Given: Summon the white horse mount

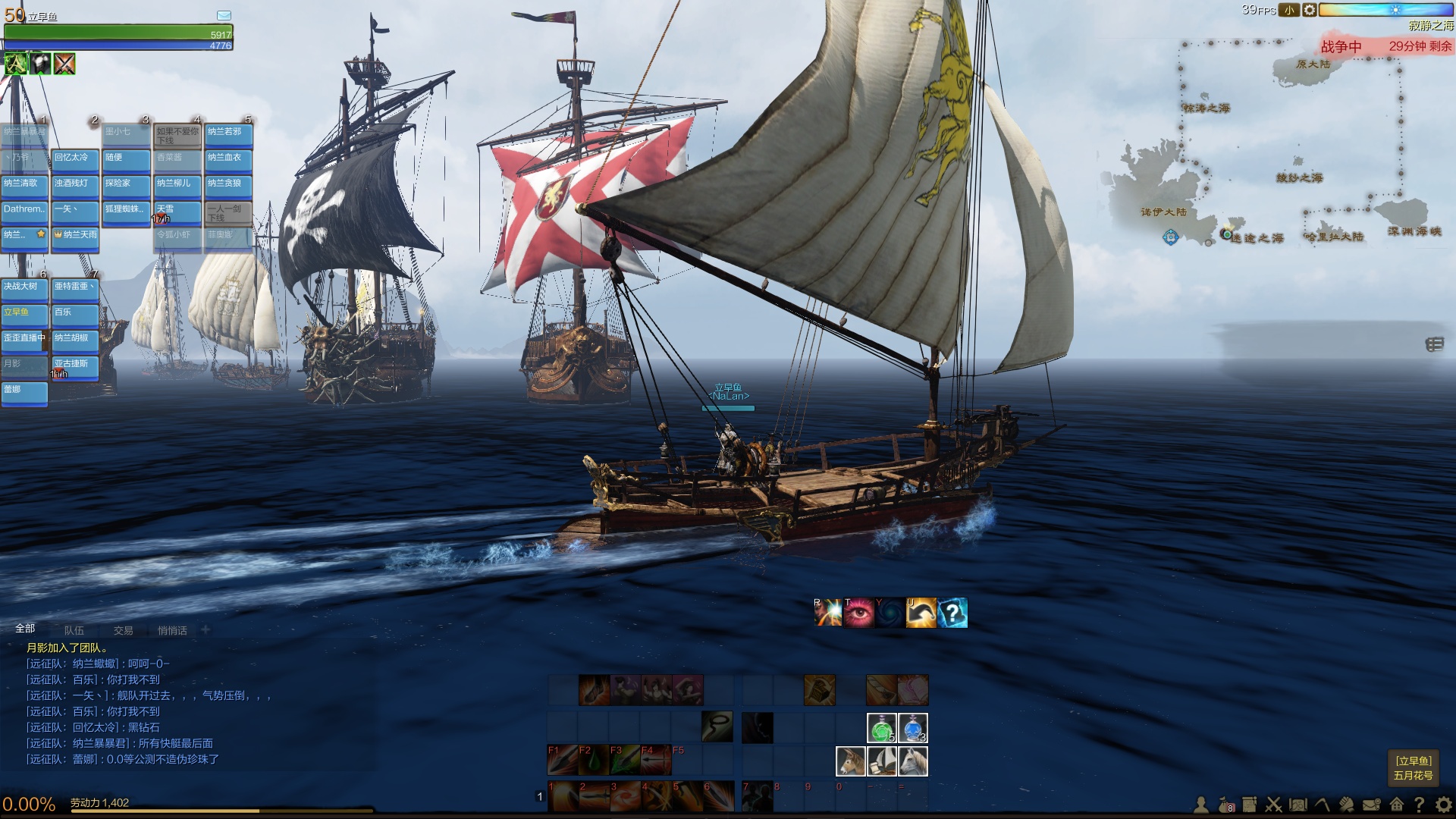Looking at the screenshot, I should [913, 761].
